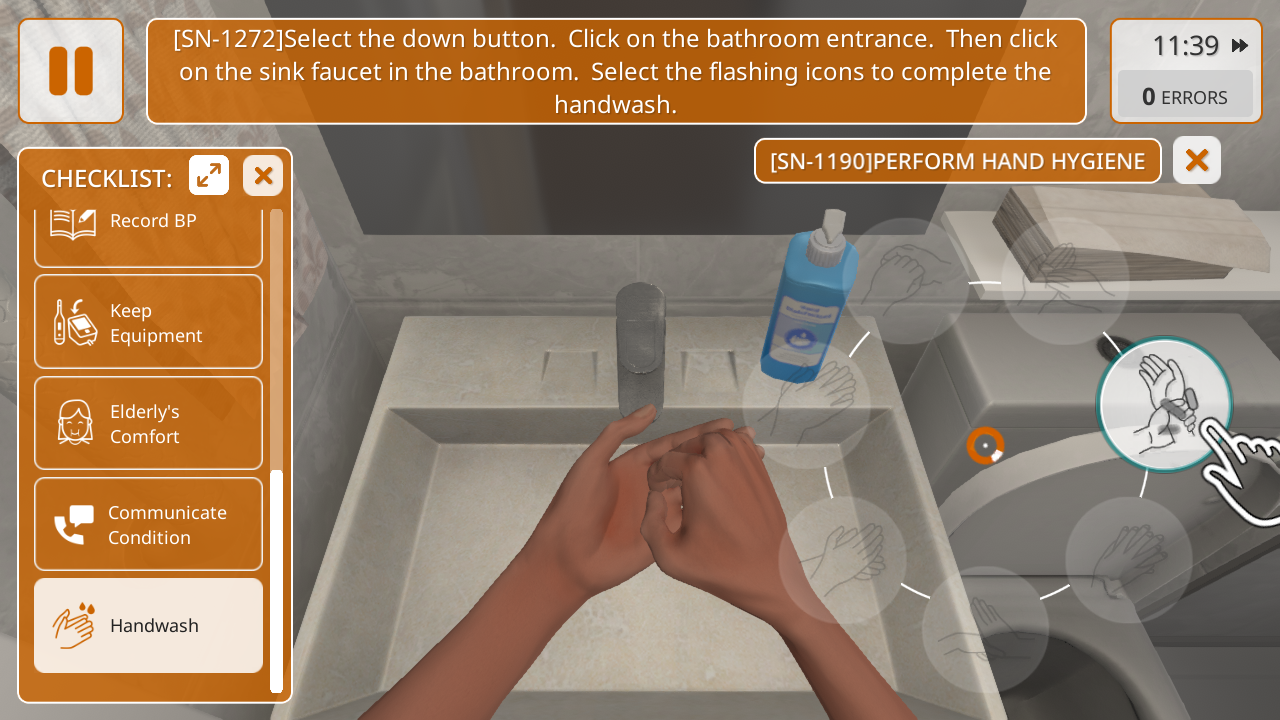The width and height of the screenshot is (1280, 720).
Task: Click the checklist scrollbar
Action: click(x=276, y=580)
